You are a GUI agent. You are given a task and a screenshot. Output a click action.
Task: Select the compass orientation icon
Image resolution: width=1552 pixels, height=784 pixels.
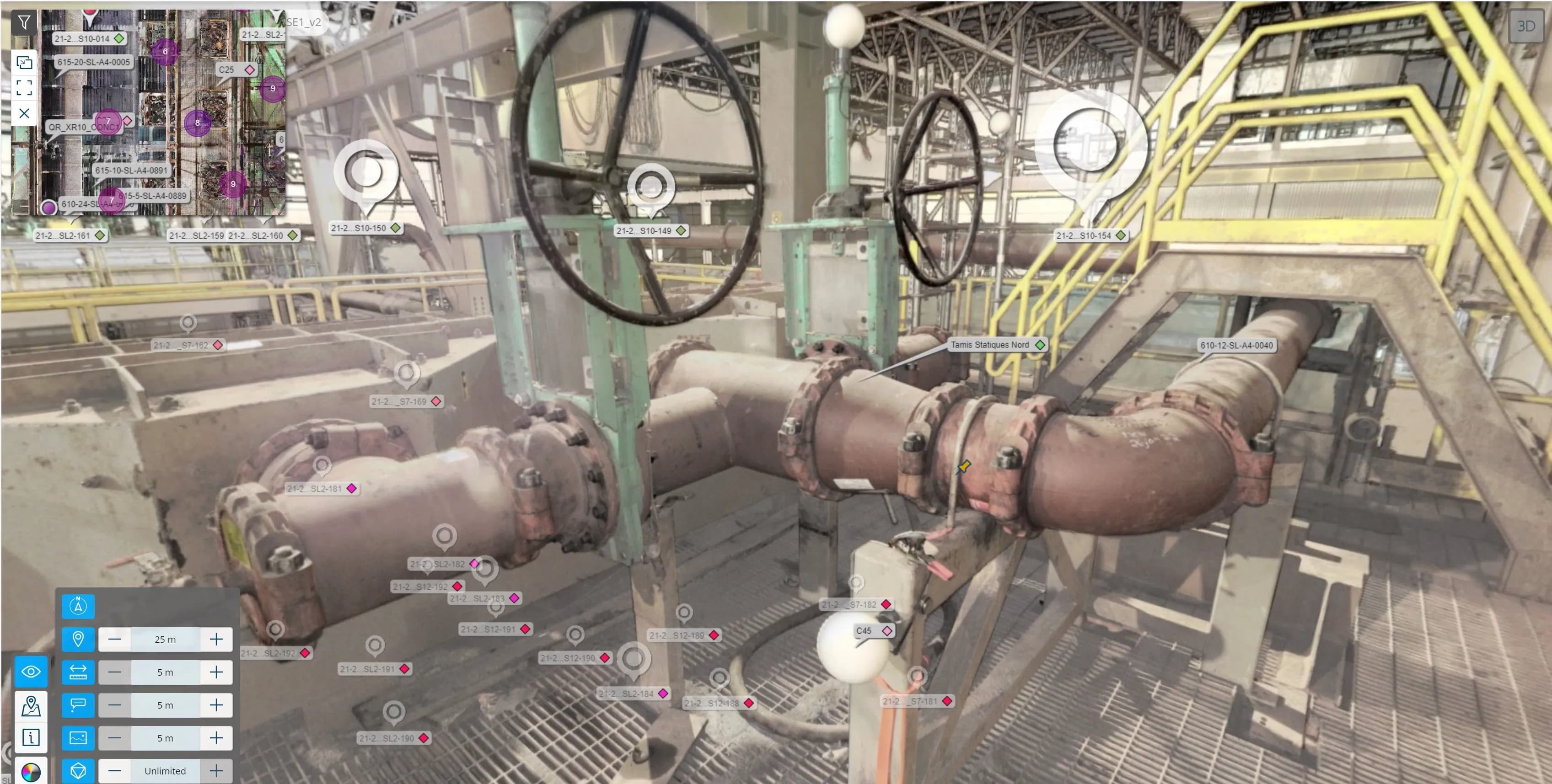pyautogui.click(x=78, y=607)
